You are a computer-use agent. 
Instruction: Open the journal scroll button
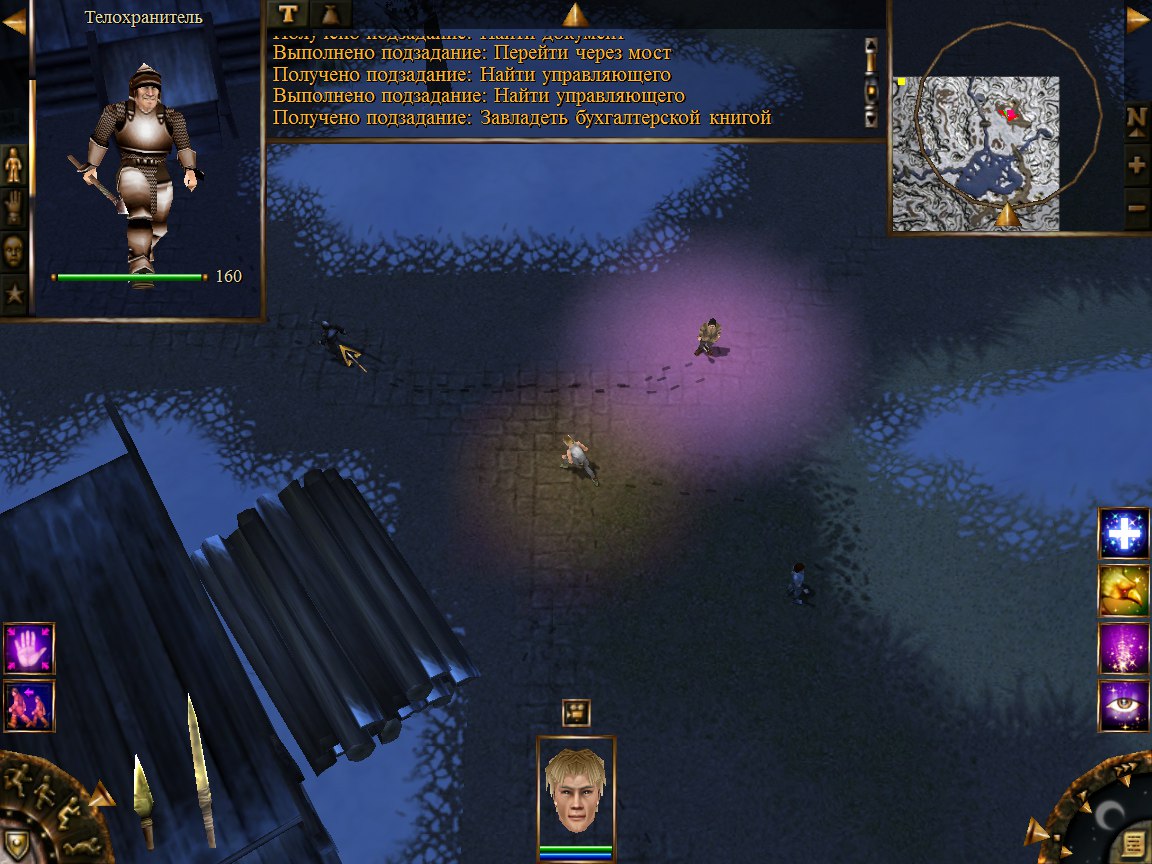pos(1133,842)
